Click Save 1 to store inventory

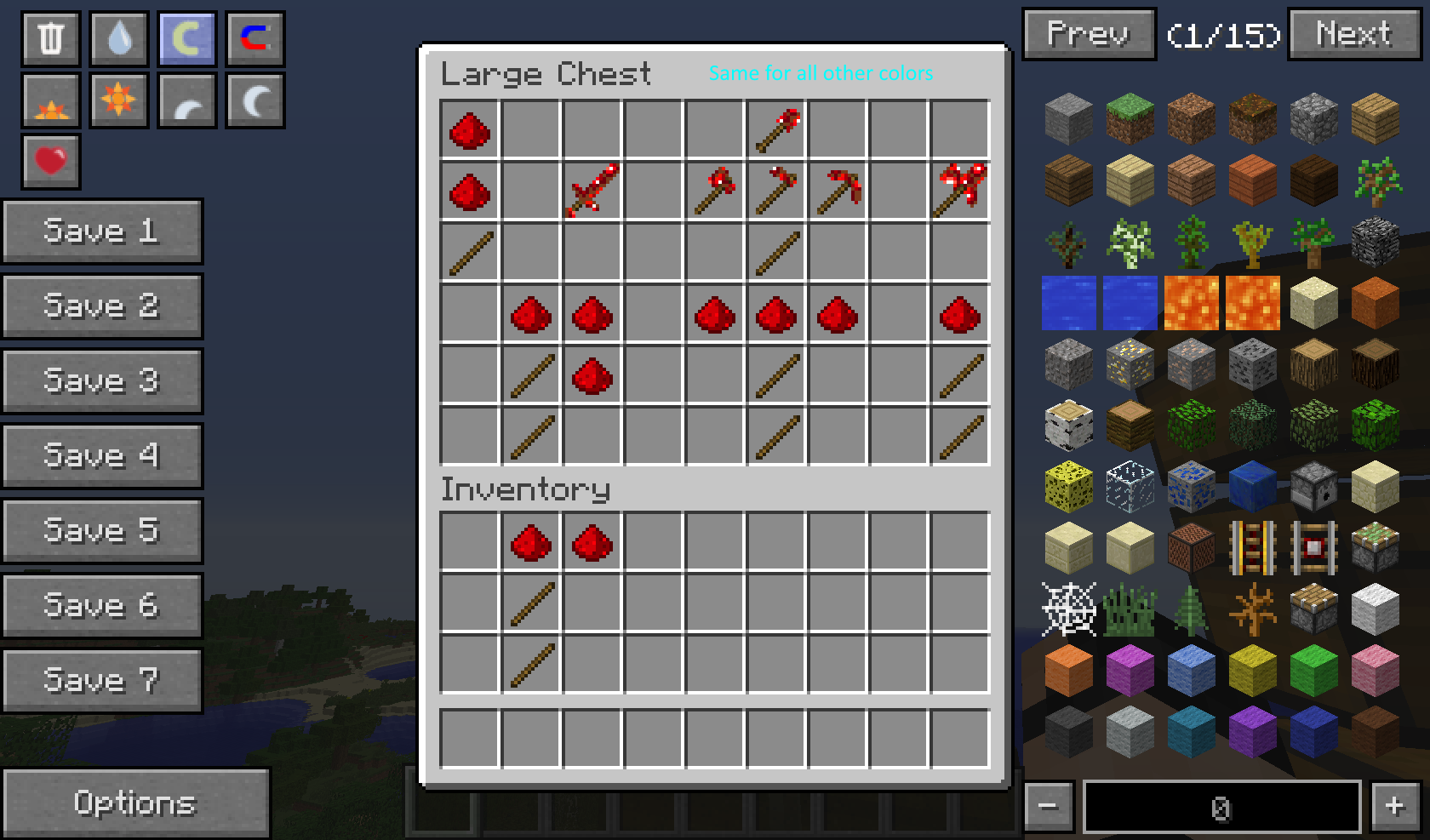pyautogui.click(x=102, y=231)
